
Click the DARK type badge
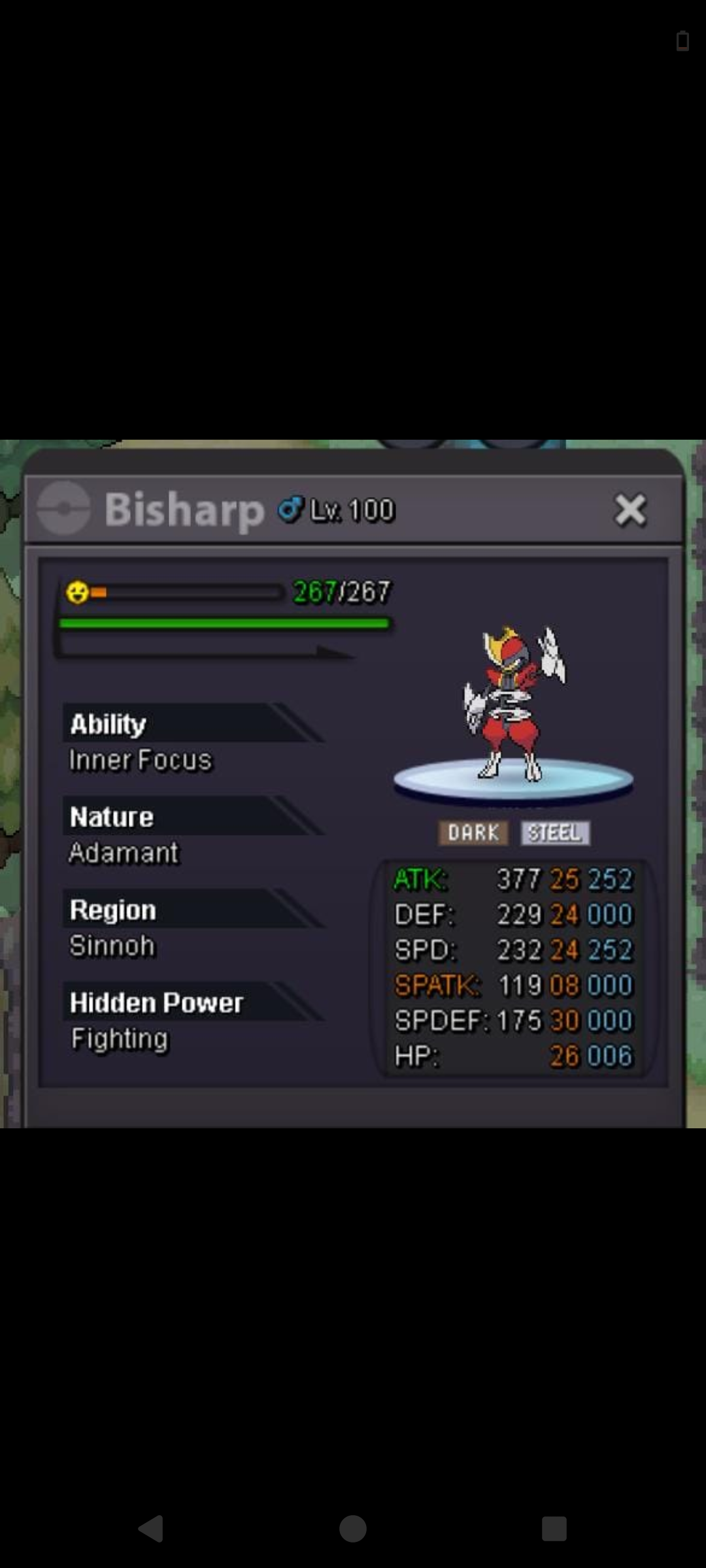click(x=473, y=833)
